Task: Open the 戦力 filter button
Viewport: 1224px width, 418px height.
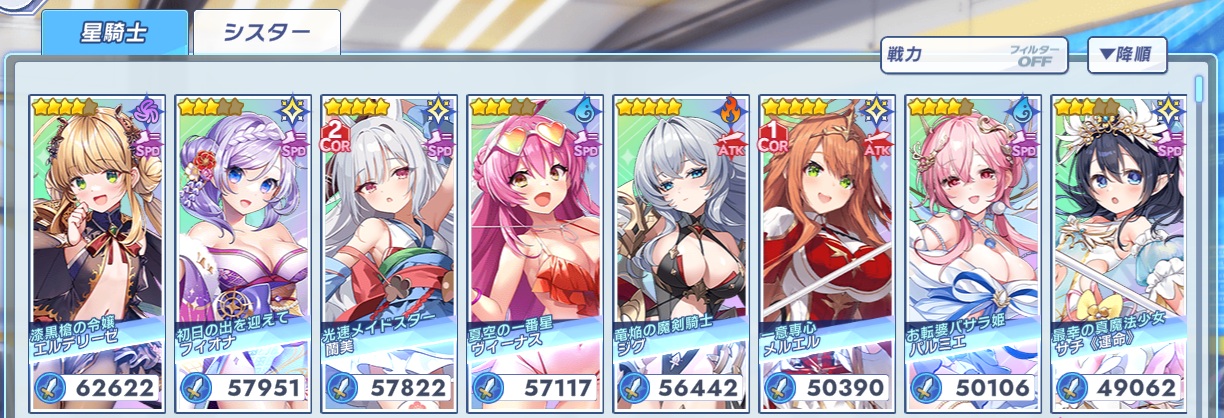Action: 974,55
